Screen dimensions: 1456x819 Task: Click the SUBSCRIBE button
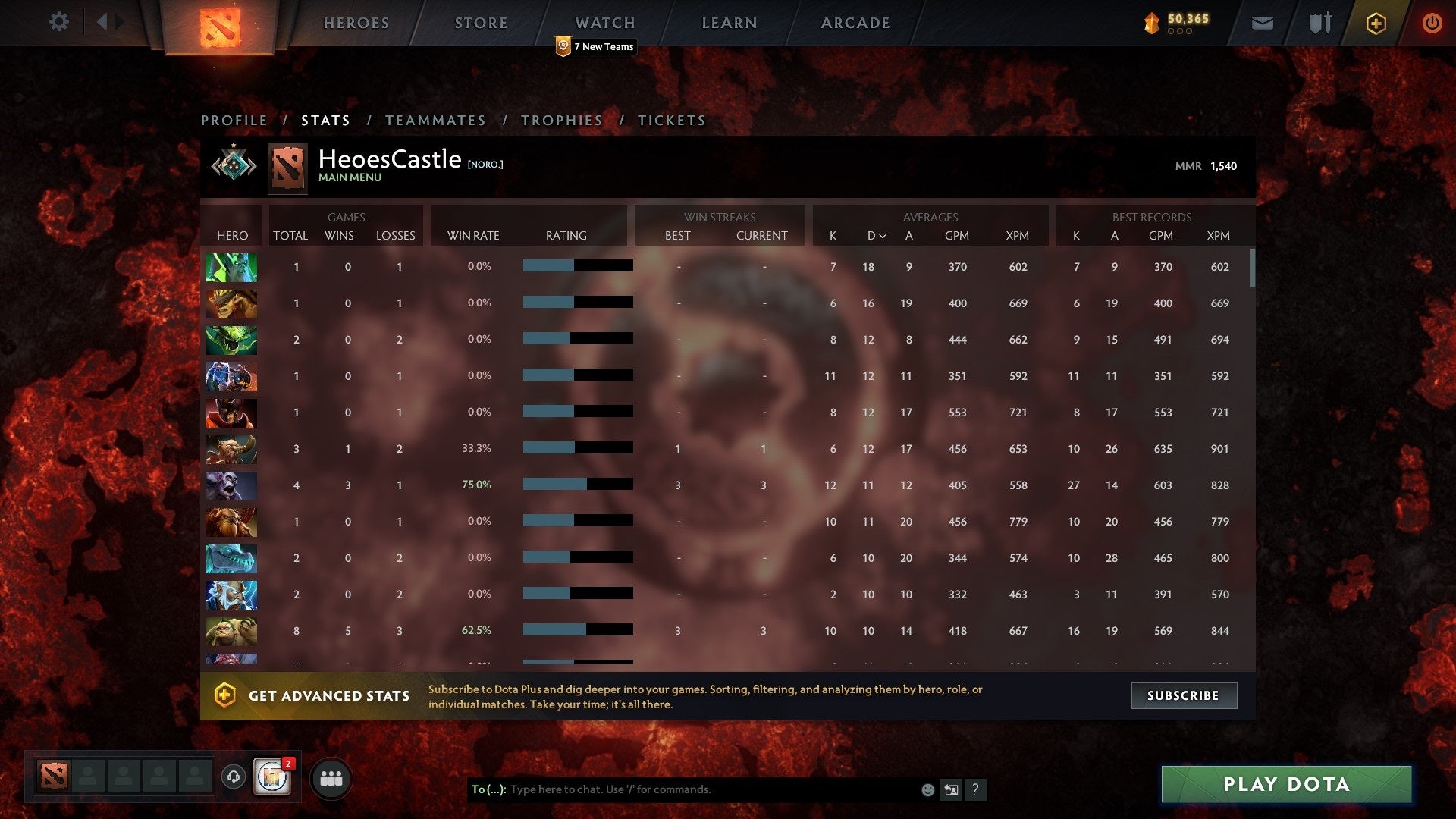coord(1184,695)
